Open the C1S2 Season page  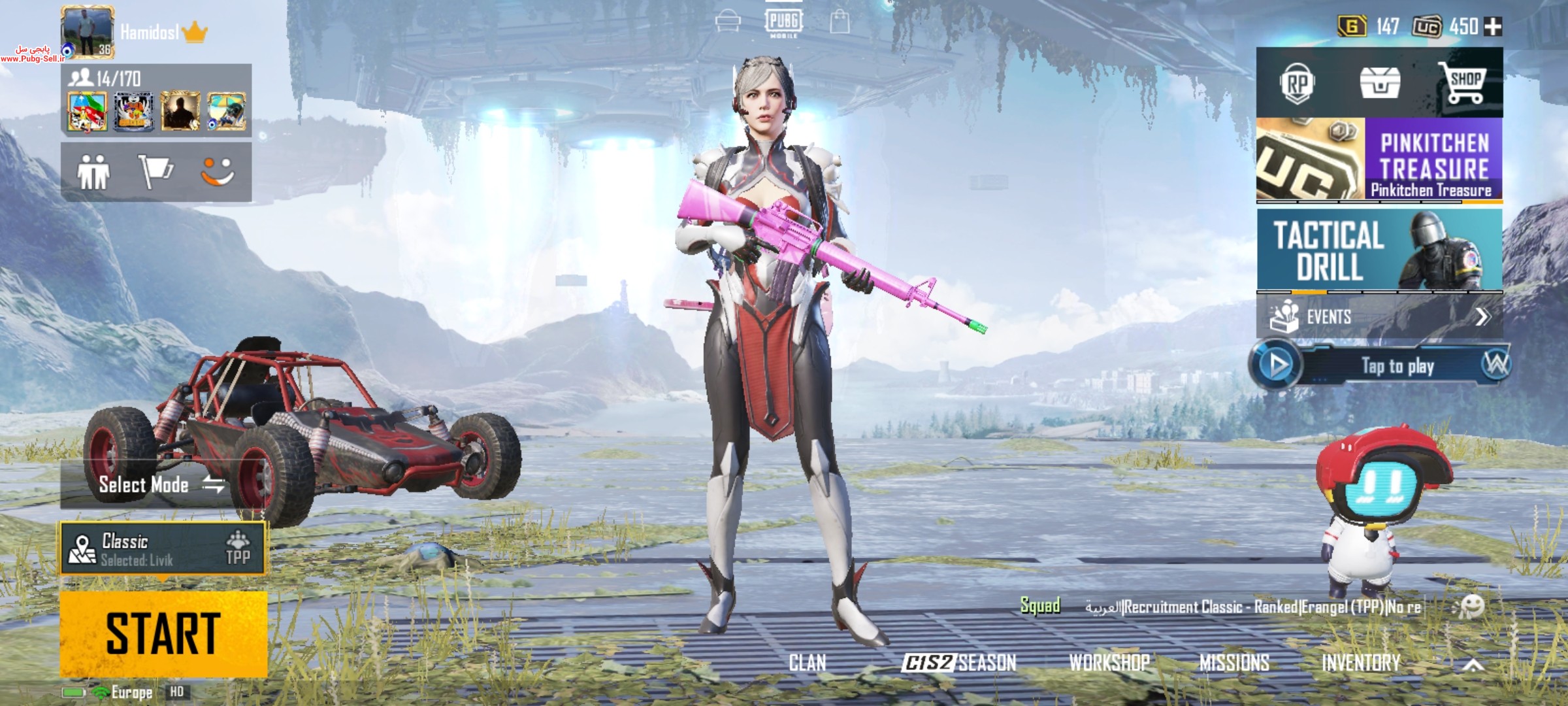(x=958, y=663)
